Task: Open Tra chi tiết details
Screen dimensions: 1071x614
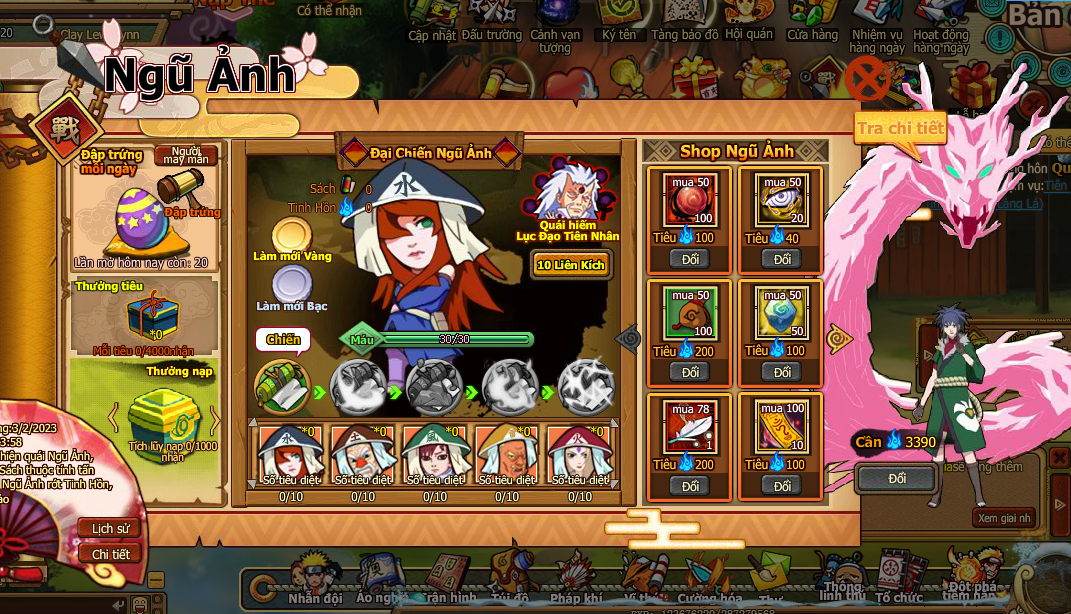Action: [x=900, y=128]
